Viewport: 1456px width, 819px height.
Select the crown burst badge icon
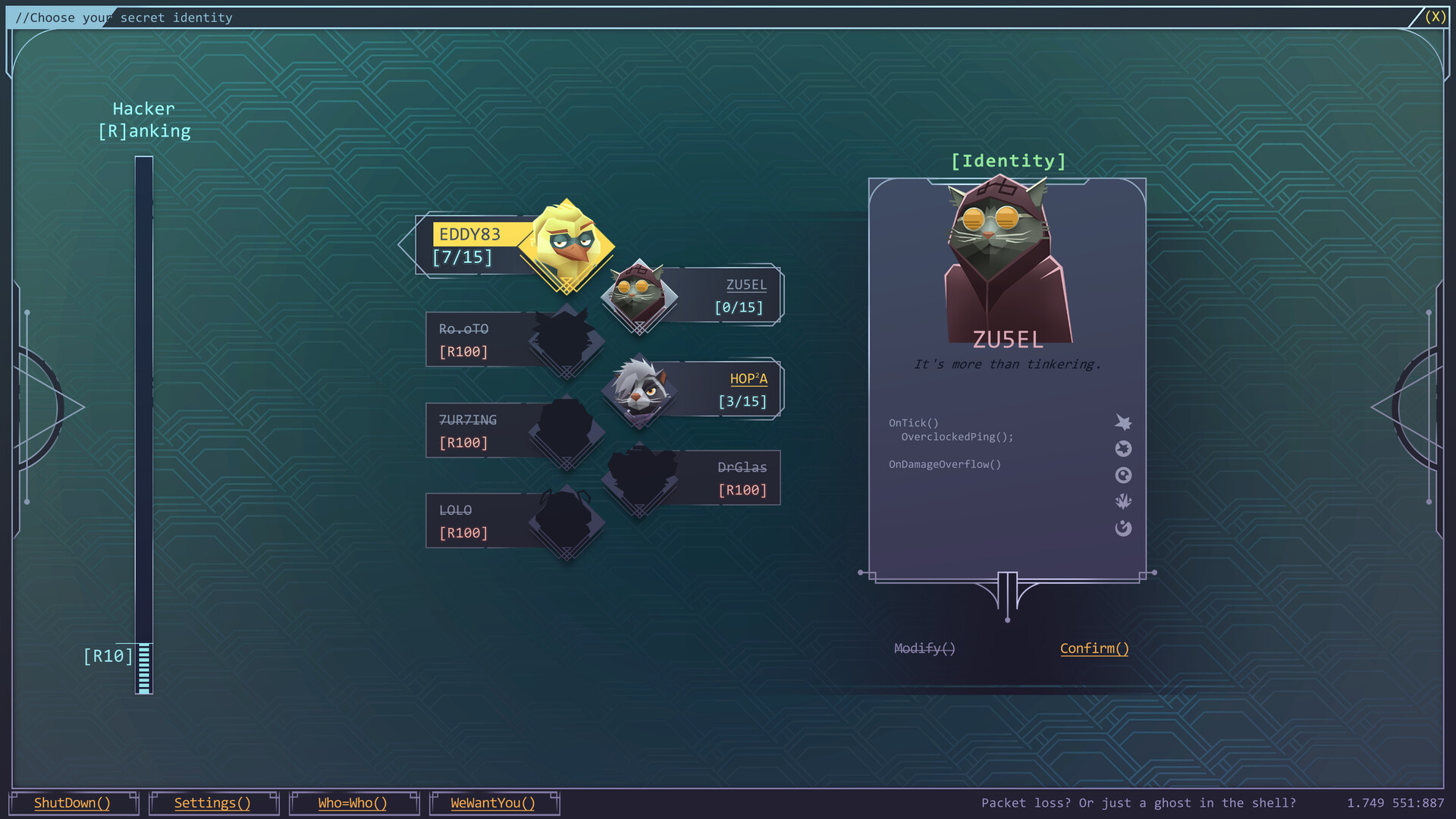1124,501
